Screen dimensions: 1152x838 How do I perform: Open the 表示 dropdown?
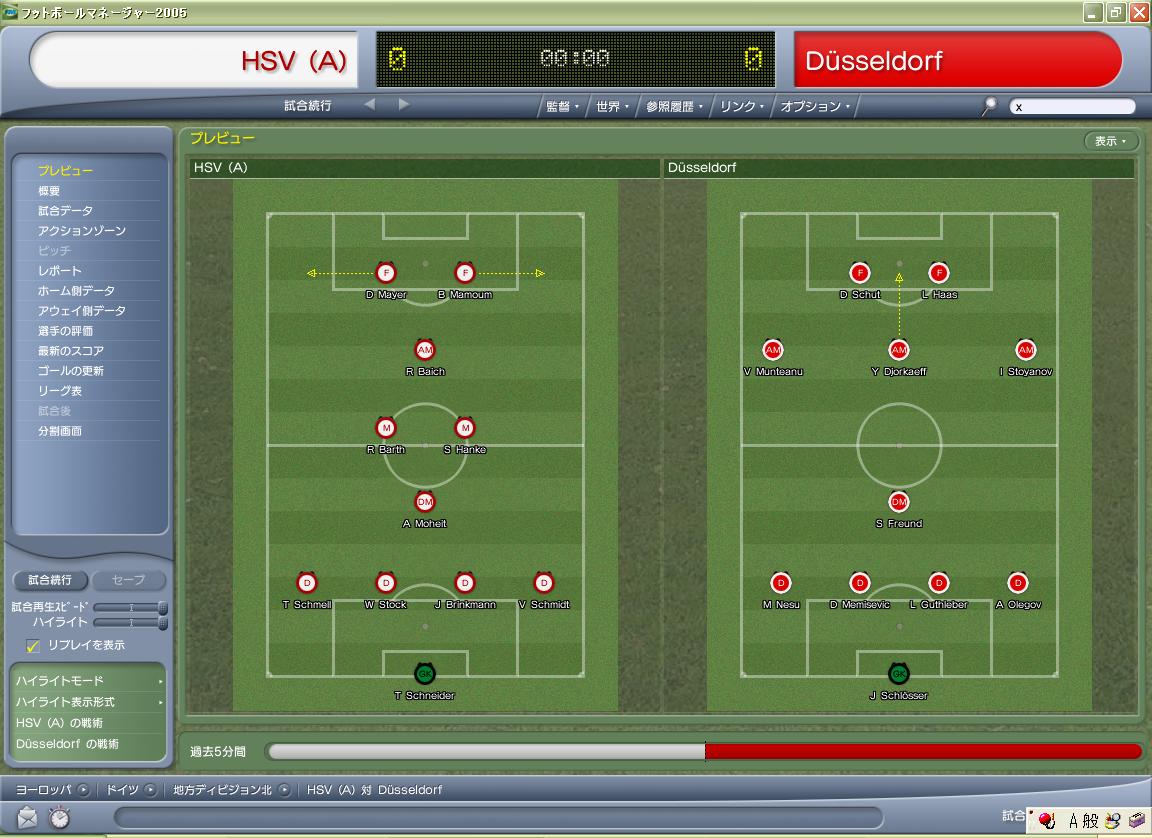coord(1110,141)
